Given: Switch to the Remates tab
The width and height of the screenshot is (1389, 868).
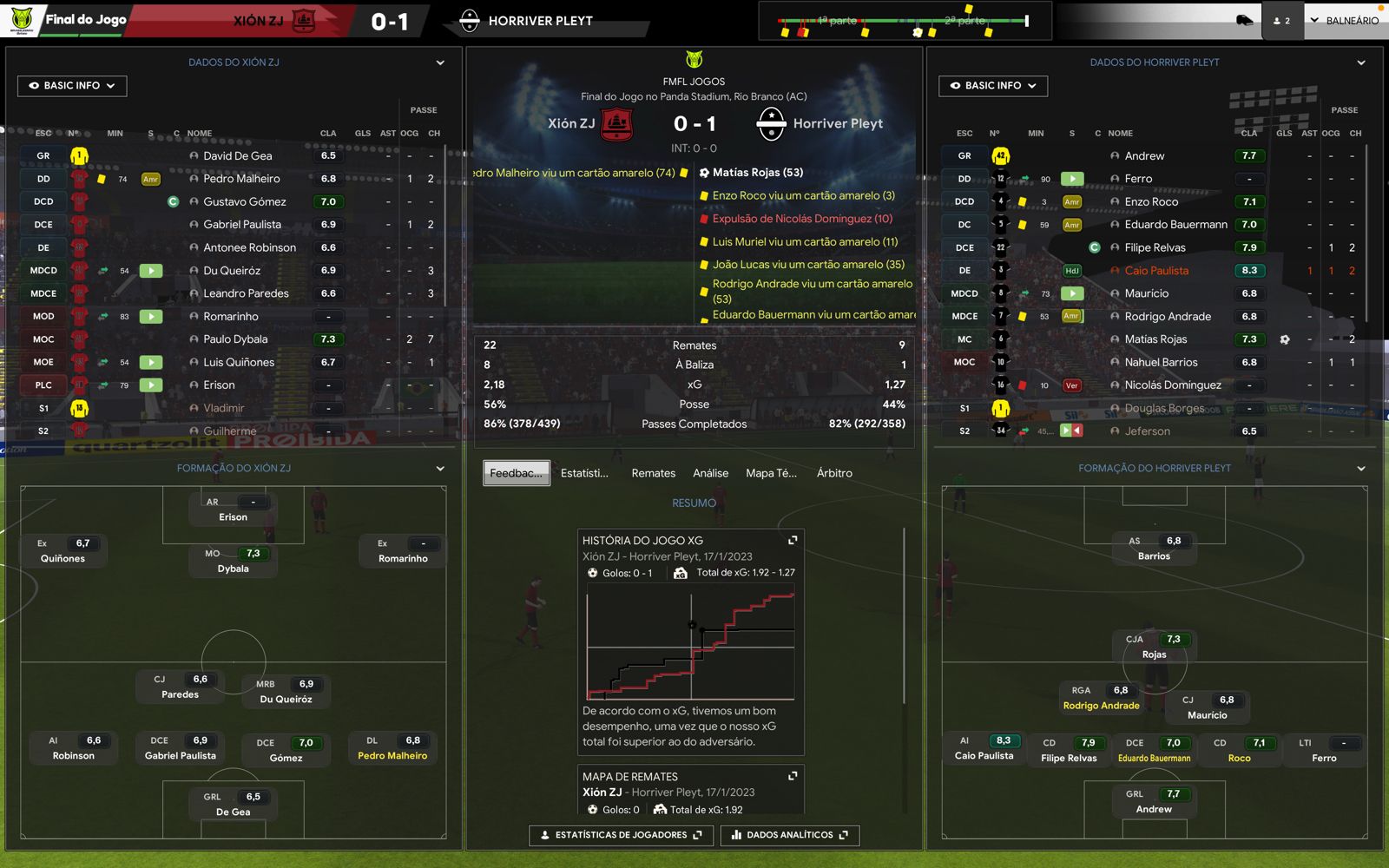Looking at the screenshot, I should (653, 473).
